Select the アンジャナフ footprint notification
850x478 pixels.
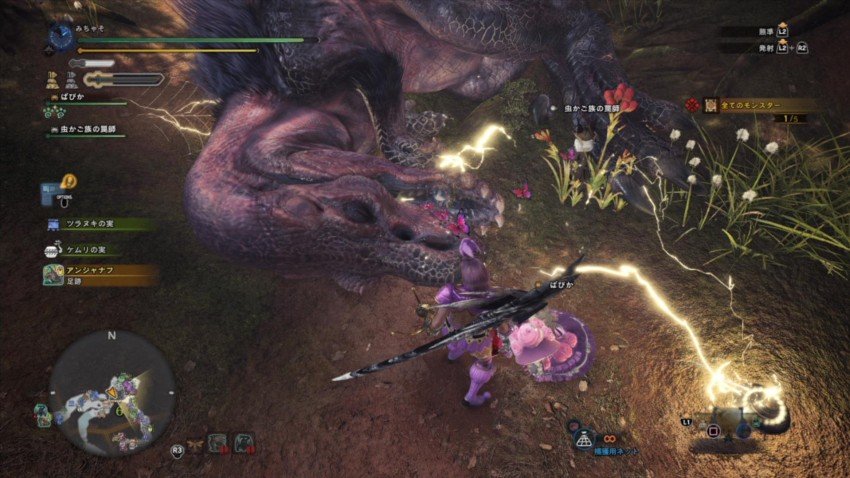(x=98, y=274)
